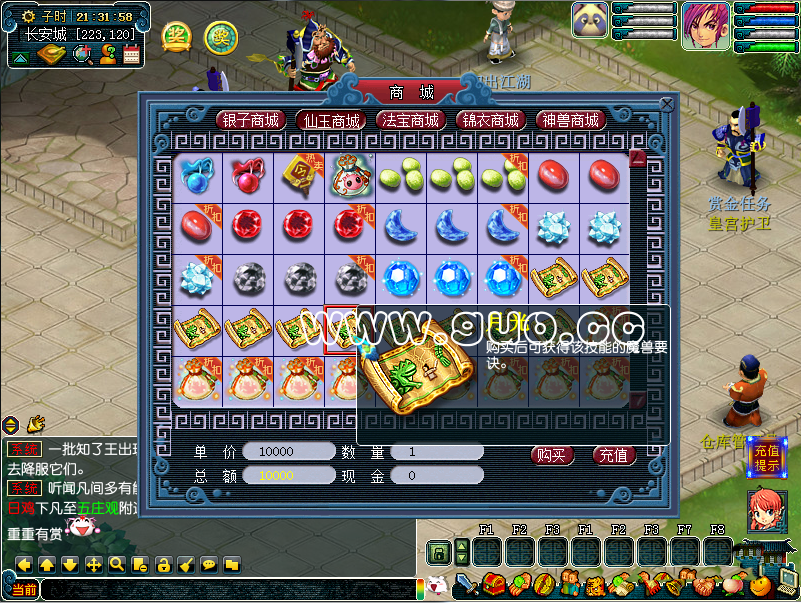The height and width of the screenshot is (603, 801).
Task: Toggle the hotbar lock button
Action: (x=438, y=551)
